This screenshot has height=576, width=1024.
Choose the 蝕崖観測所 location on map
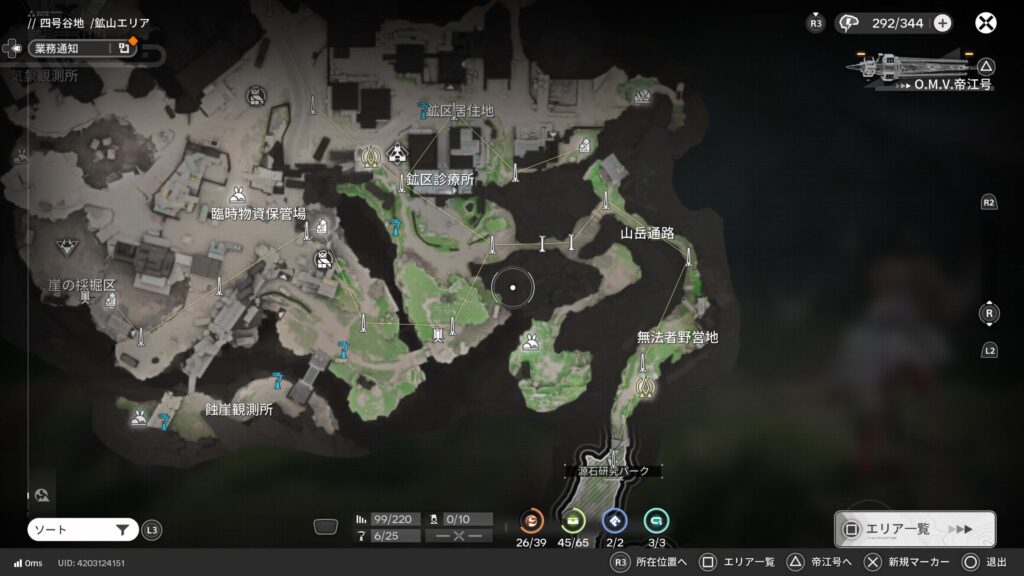(x=238, y=409)
